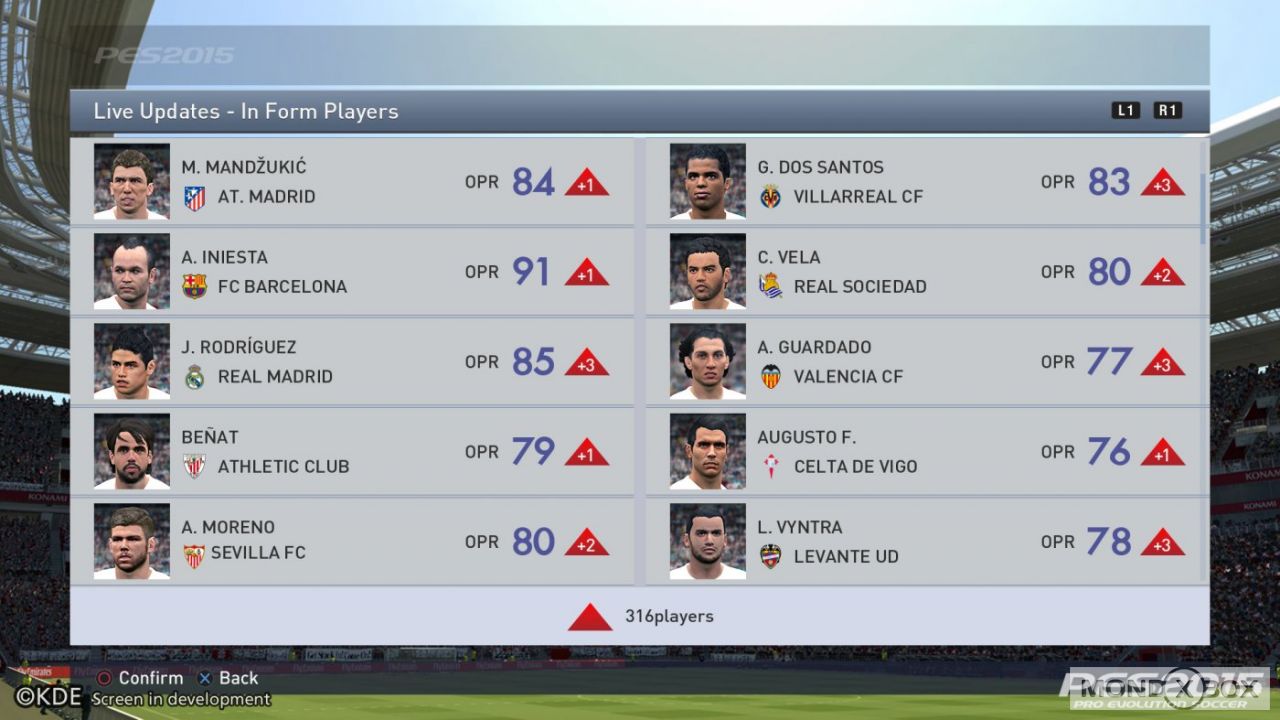Select M. Mandžukić player row
Image resolution: width=1280 pixels, height=720 pixels.
(352, 182)
